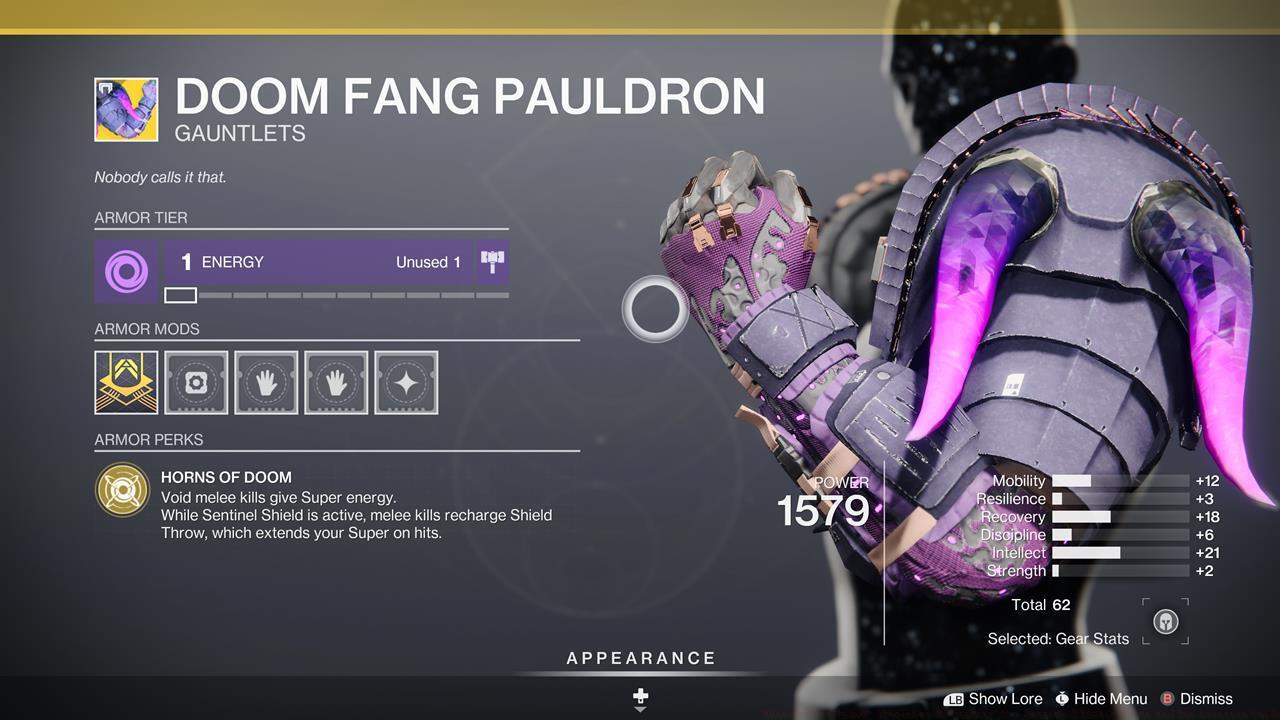Inspect the Horns of Doom perk icon
1280x720 pixels.
pos(123,490)
